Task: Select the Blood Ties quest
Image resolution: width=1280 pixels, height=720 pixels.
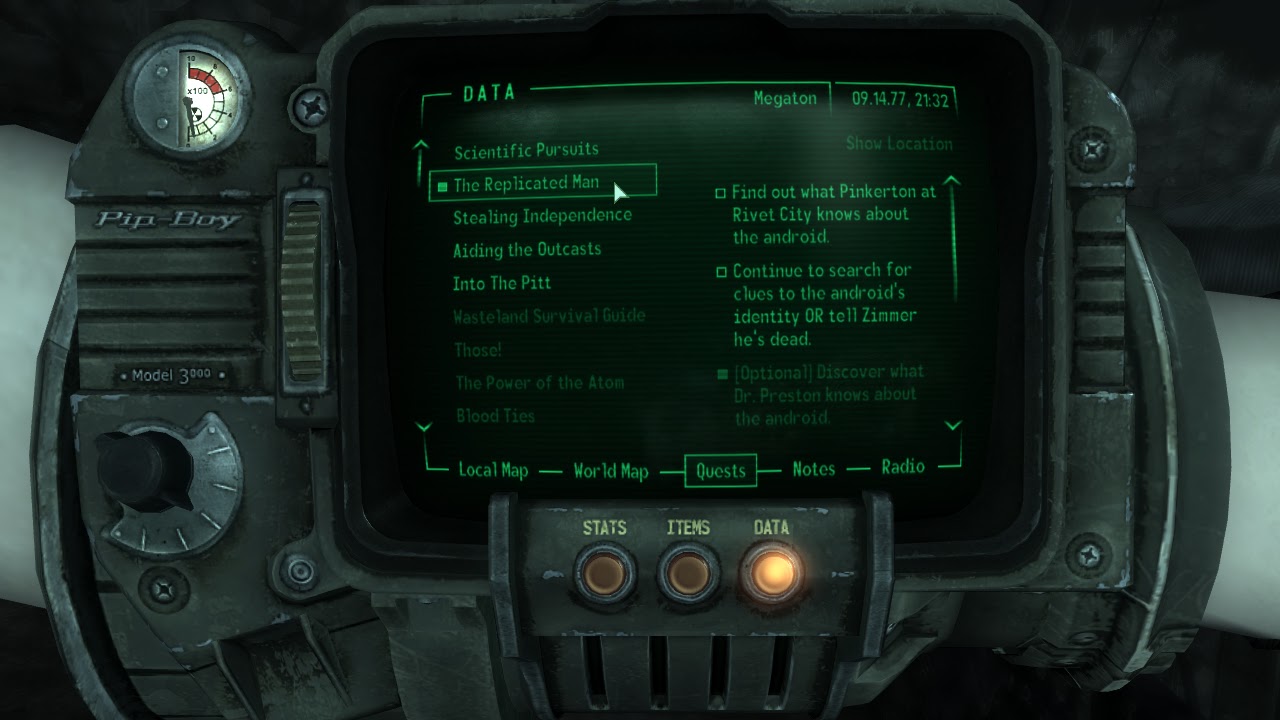Action: coord(496,416)
